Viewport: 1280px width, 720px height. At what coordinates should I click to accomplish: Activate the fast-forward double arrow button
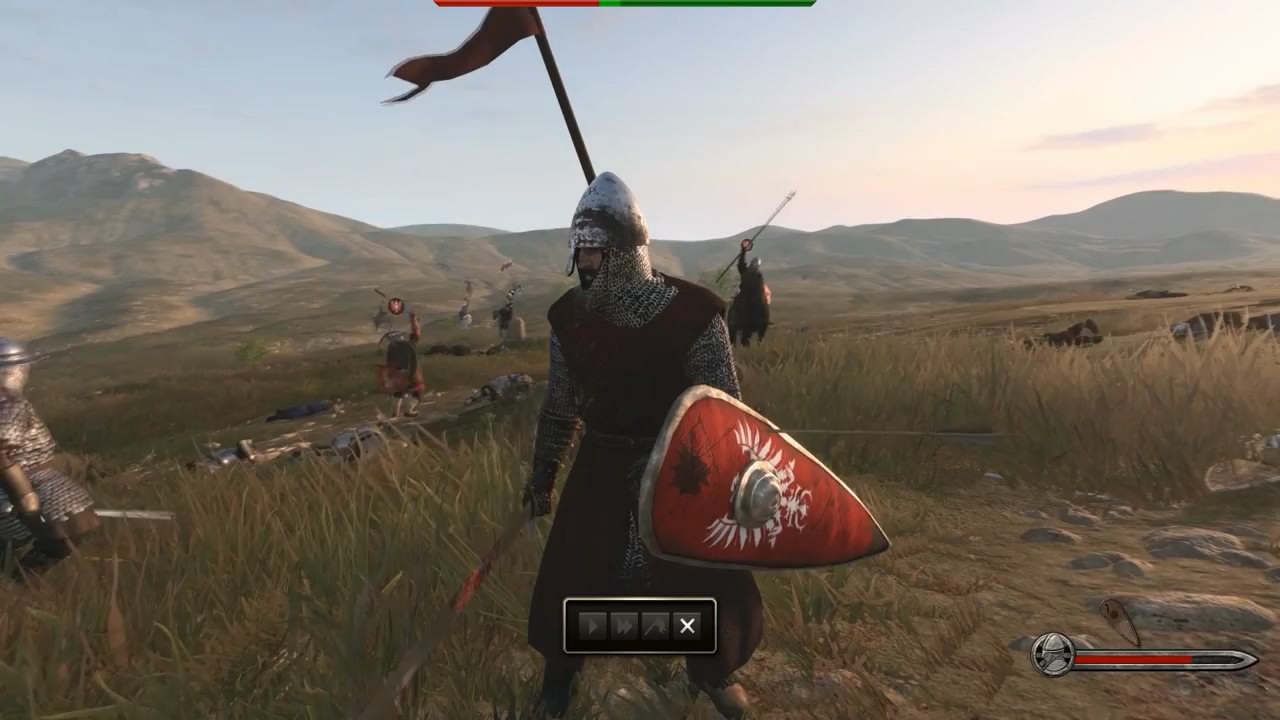(624, 626)
